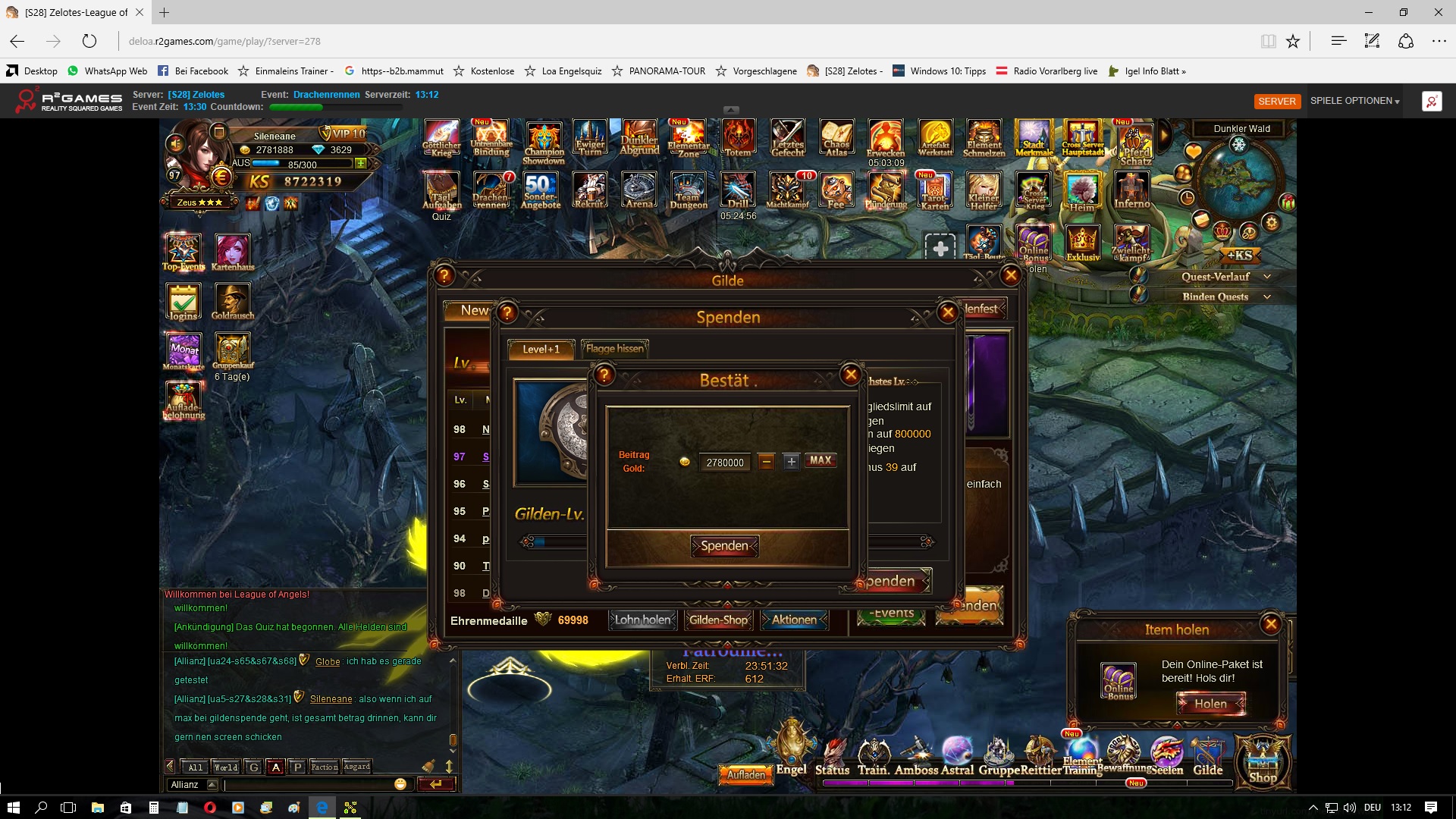Close the Item holen popup
1456x819 pixels.
coord(1271,624)
